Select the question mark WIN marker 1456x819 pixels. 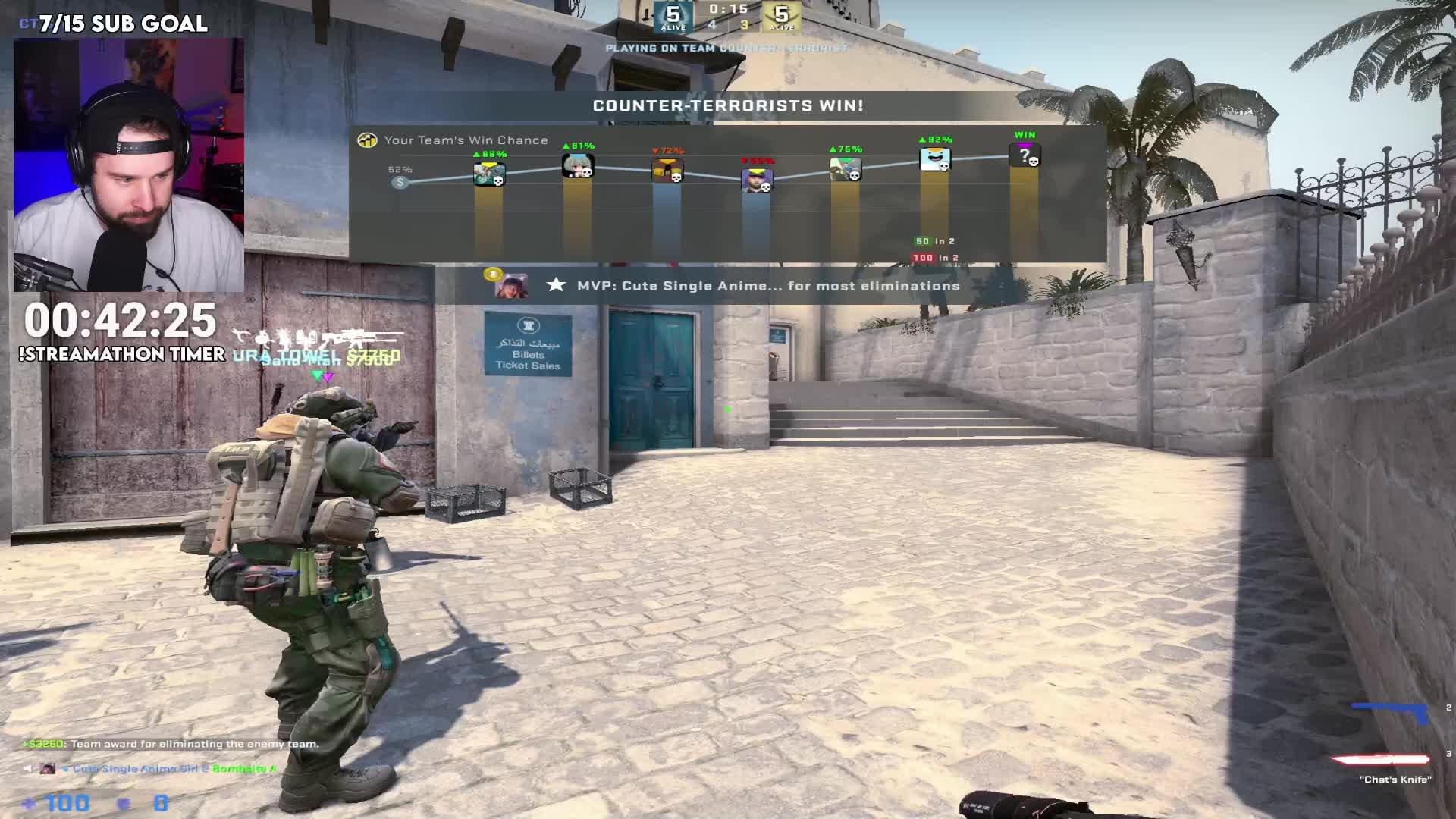pos(1025,156)
